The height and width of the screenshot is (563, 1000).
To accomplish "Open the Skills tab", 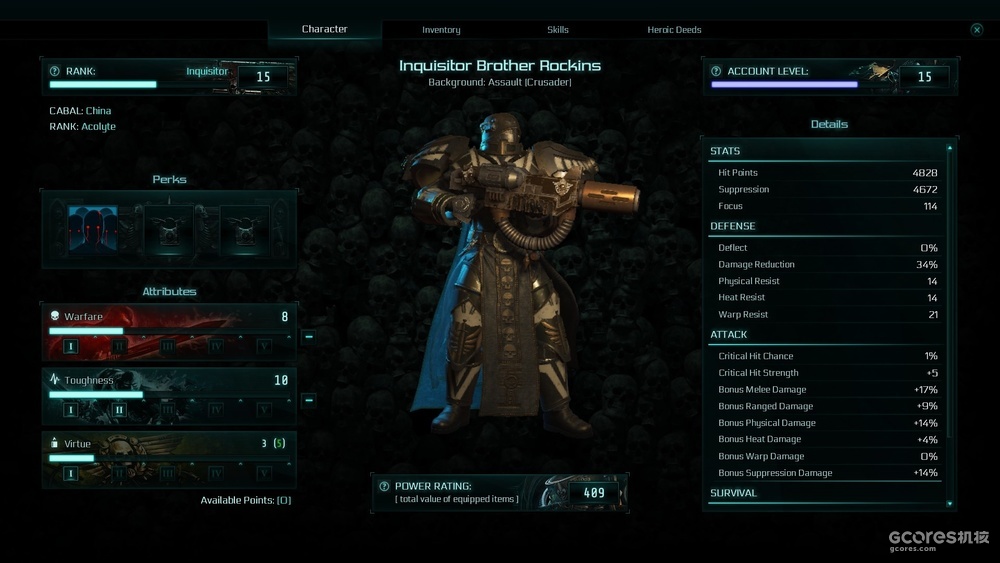I will click(x=558, y=30).
